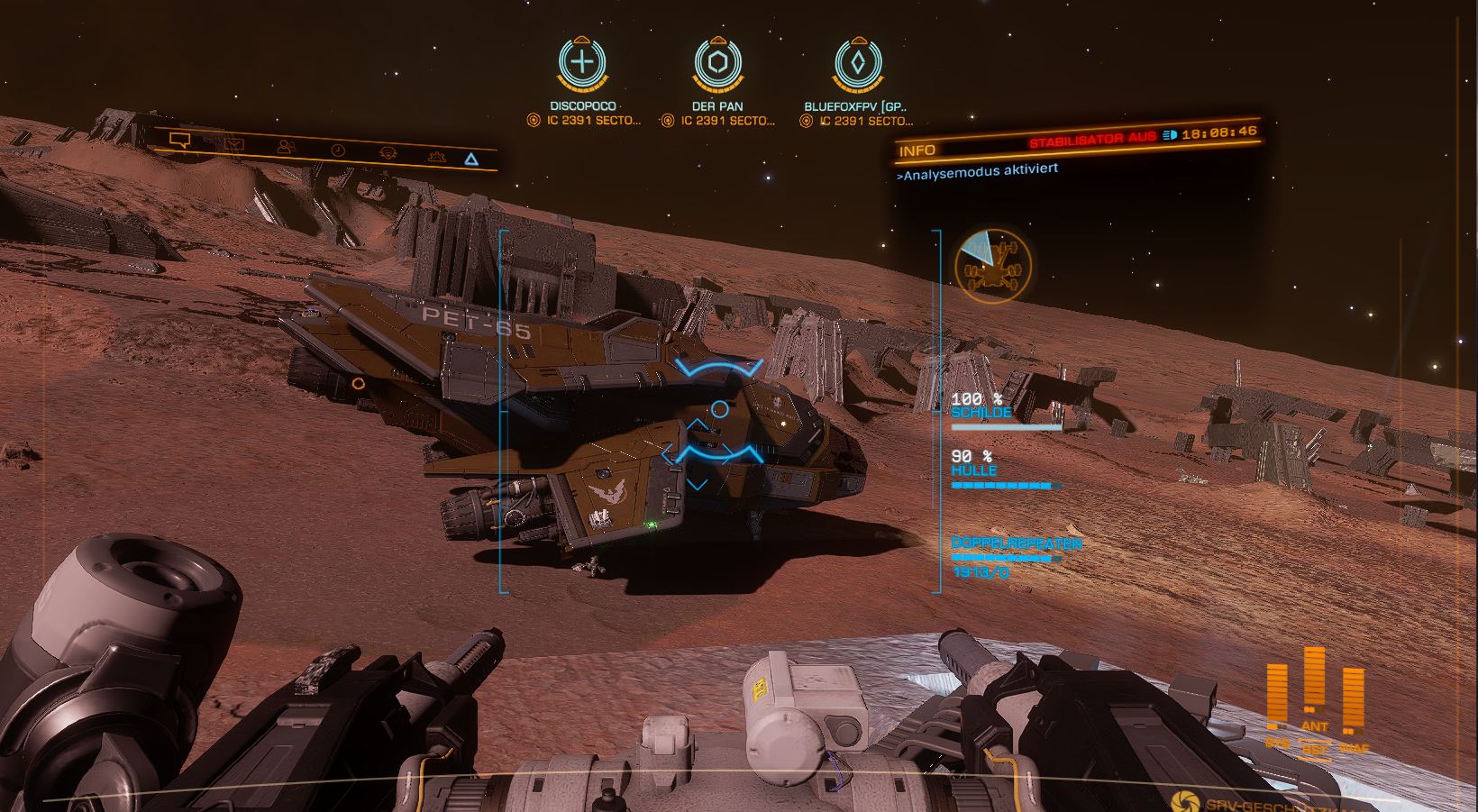Viewport: 1478px width, 812px height.
Task: Select wing member DER PAN
Action: tap(718, 63)
